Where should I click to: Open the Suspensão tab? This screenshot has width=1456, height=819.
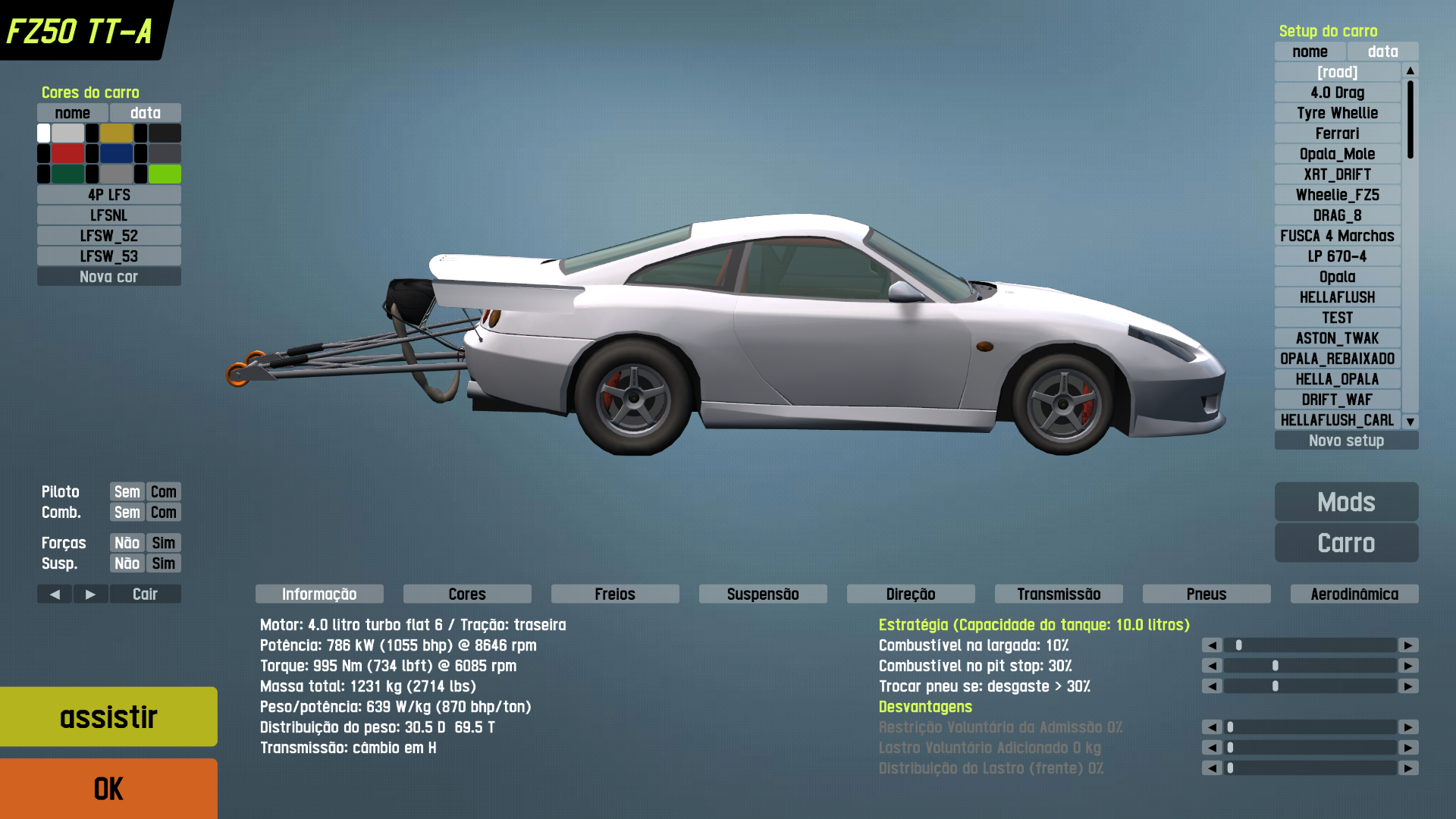click(763, 594)
